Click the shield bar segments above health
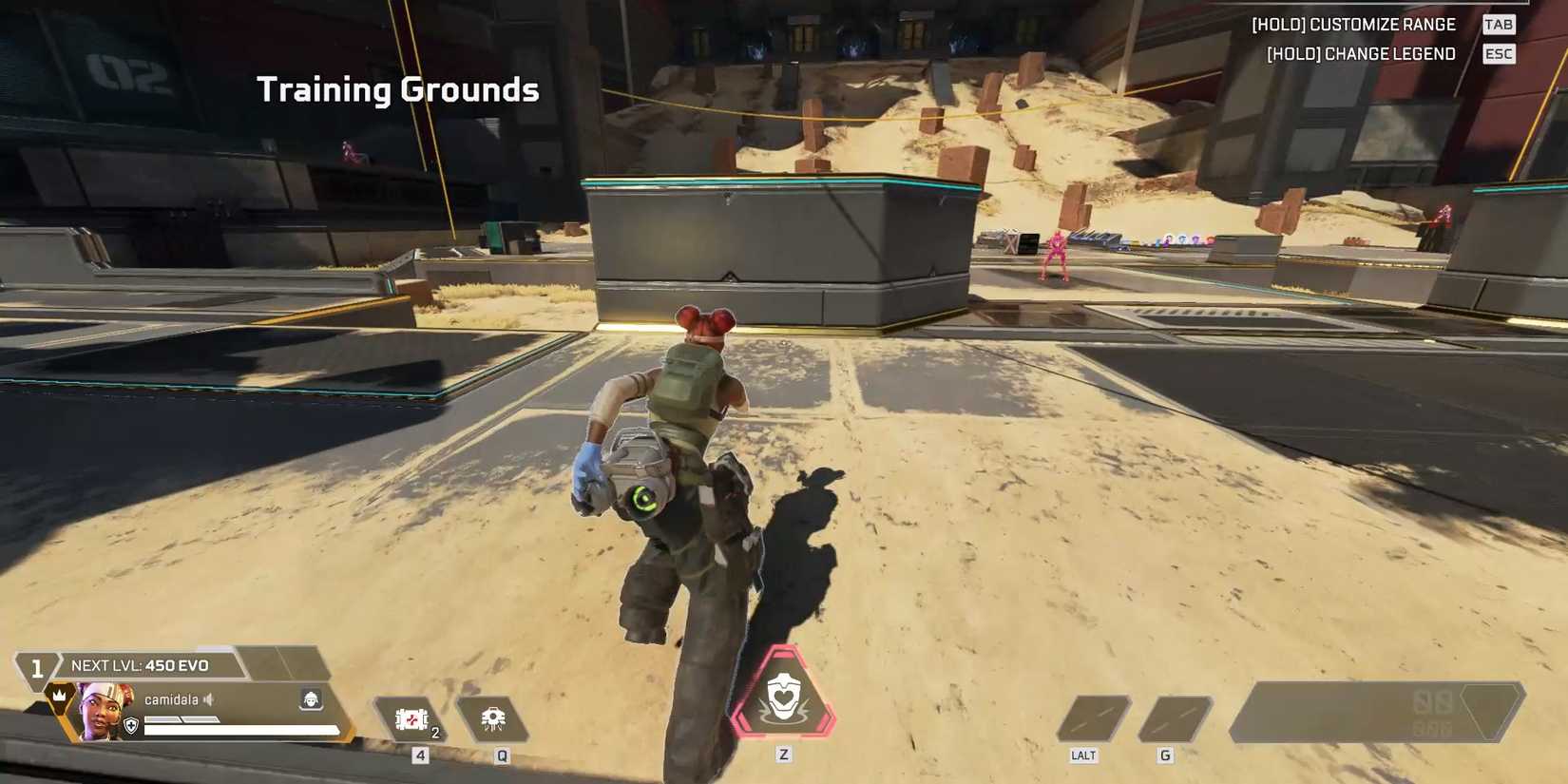1568x784 pixels. [x=182, y=720]
